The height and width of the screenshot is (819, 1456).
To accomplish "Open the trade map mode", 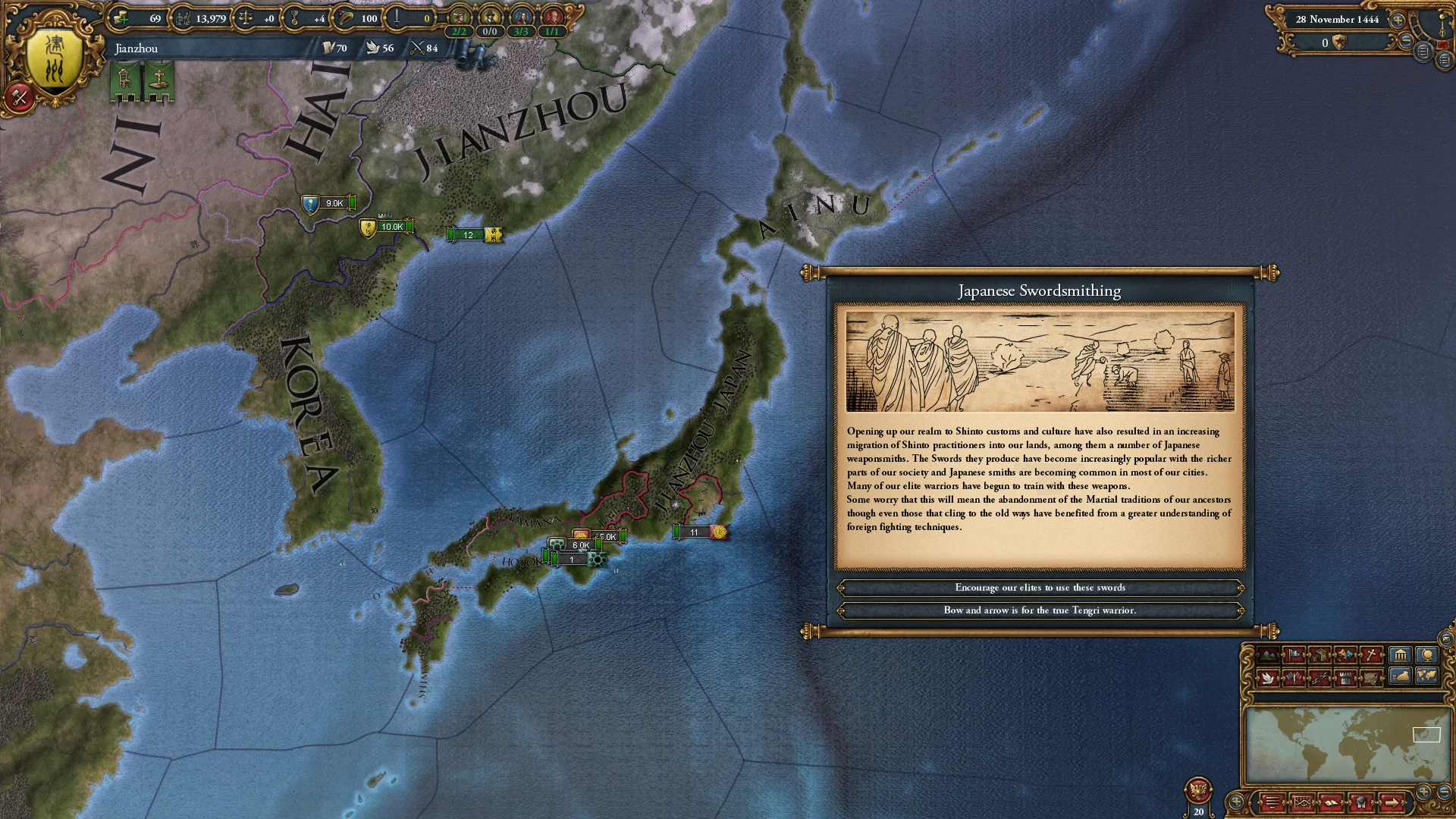I will [1320, 654].
